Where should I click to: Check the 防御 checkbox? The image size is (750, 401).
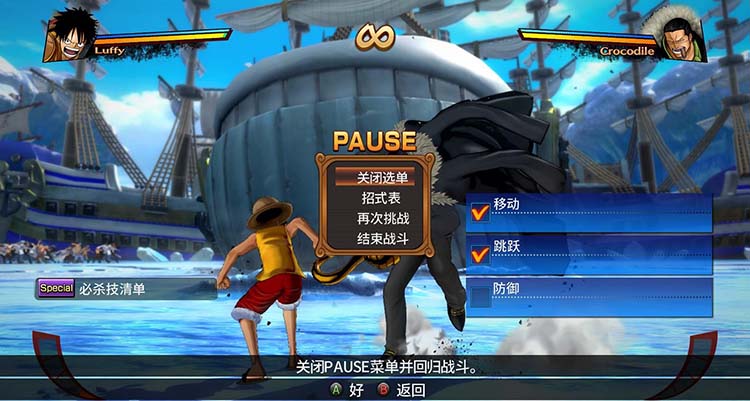pos(480,296)
